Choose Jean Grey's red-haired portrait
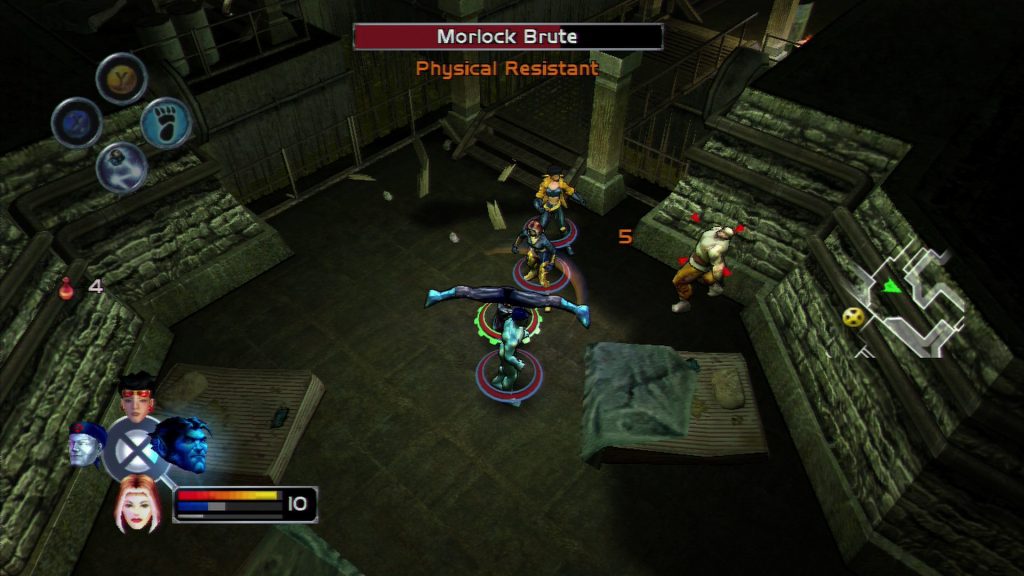The width and height of the screenshot is (1024, 576). coord(136,502)
